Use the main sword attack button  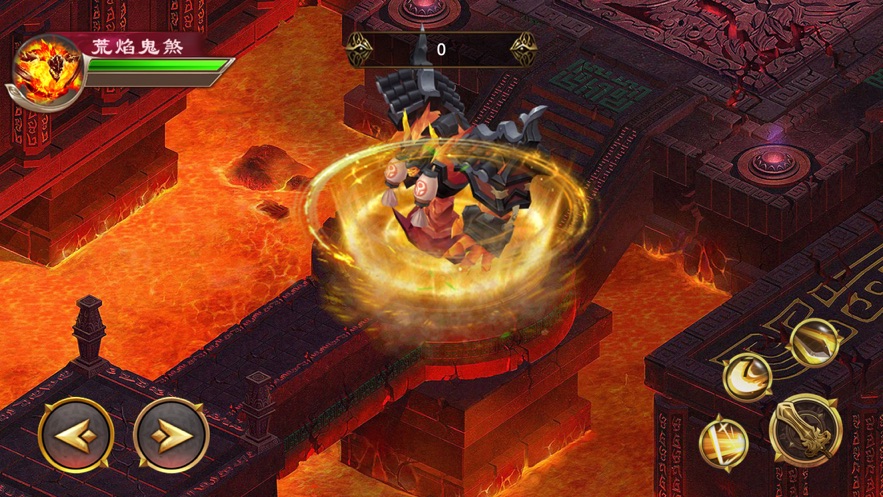(x=805, y=430)
